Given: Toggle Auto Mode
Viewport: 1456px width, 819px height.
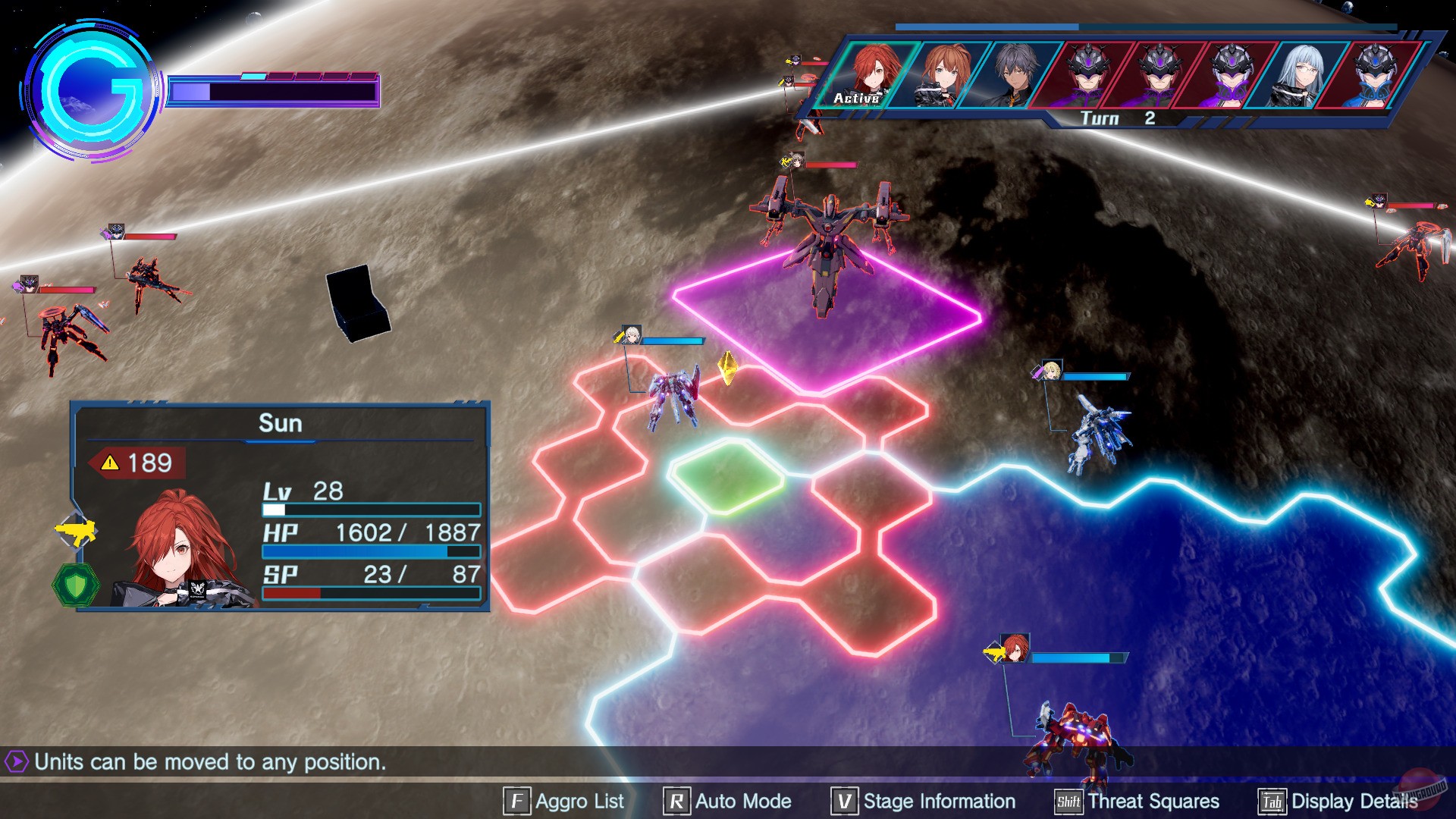Looking at the screenshot, I should [728, 802].
